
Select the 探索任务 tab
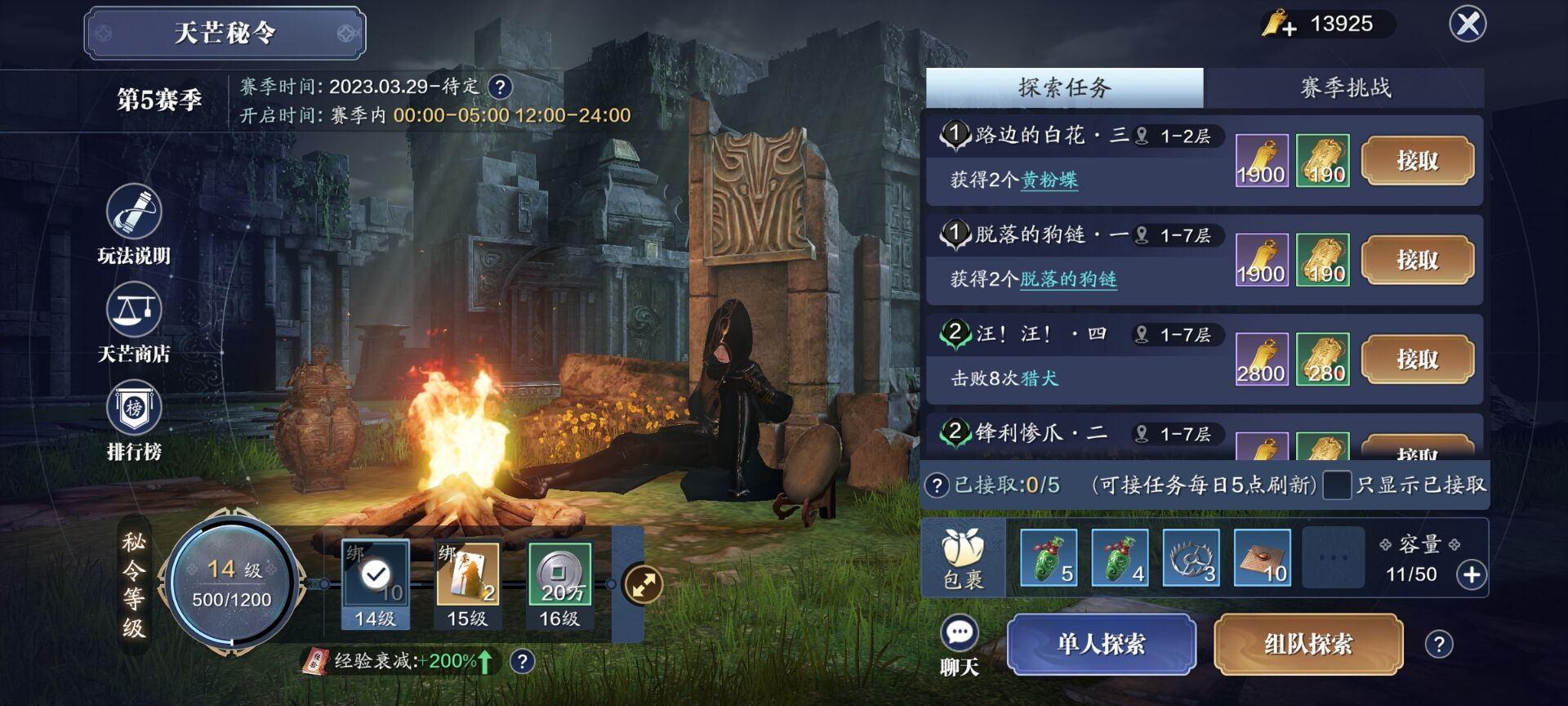[x=1064, y=88]
